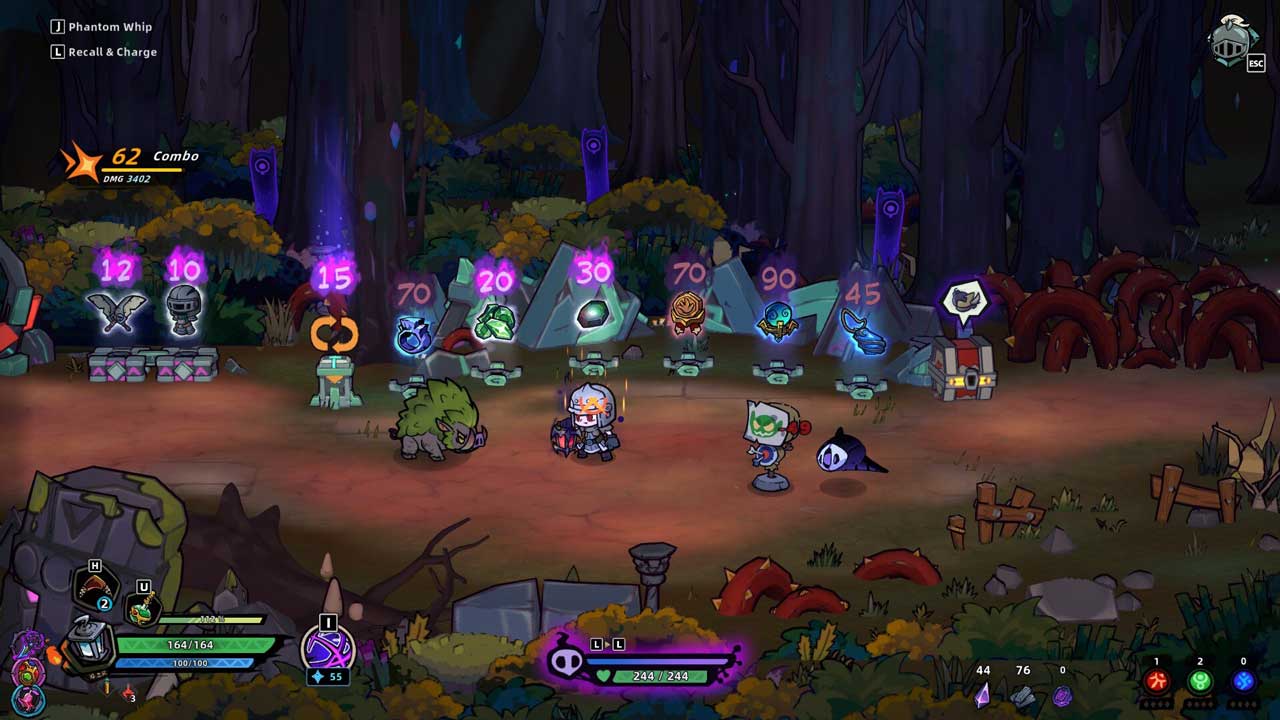Image resolution: width=1280 pixels, height=720 pixels.
Task: Choose the blue rune orb
Action: (1243, 682)
